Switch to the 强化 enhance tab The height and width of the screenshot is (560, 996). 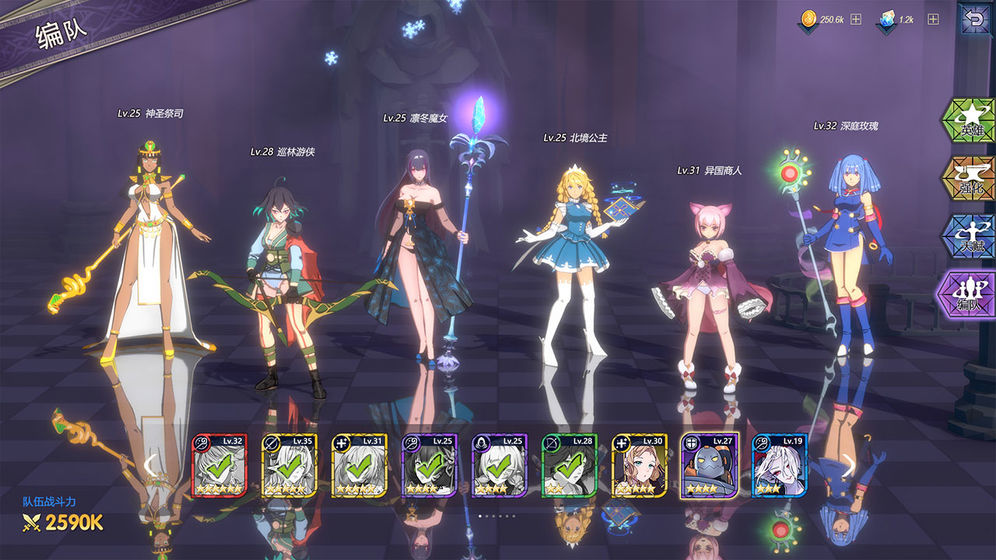(x=967, y=178)
